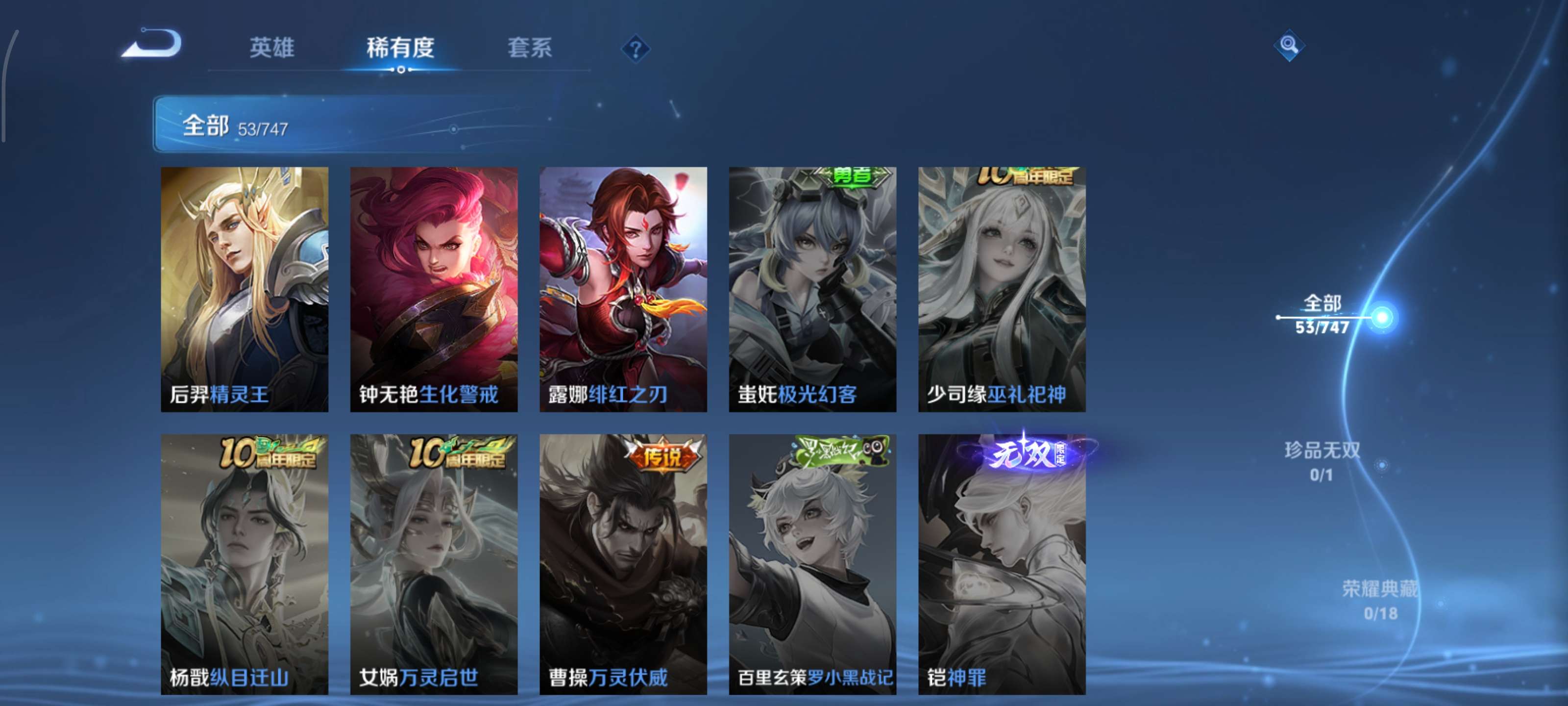Filter by 荣耀典藏 rarity
The image size is (1568, 706).
click(x=1379, y=600)
